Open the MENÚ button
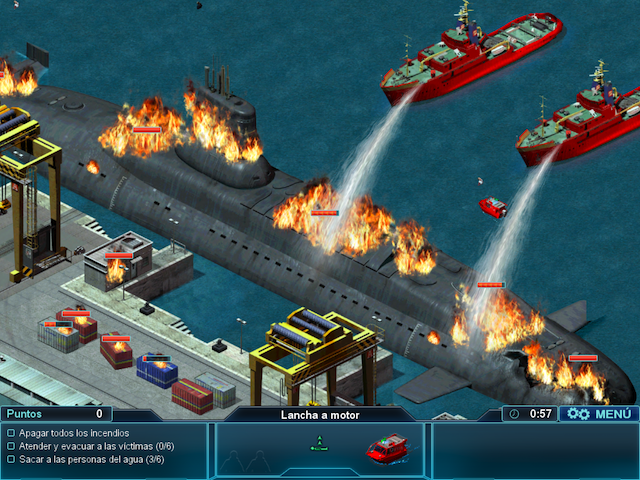The width and height of the screenshot is (640, 480). tap(599, 413)
